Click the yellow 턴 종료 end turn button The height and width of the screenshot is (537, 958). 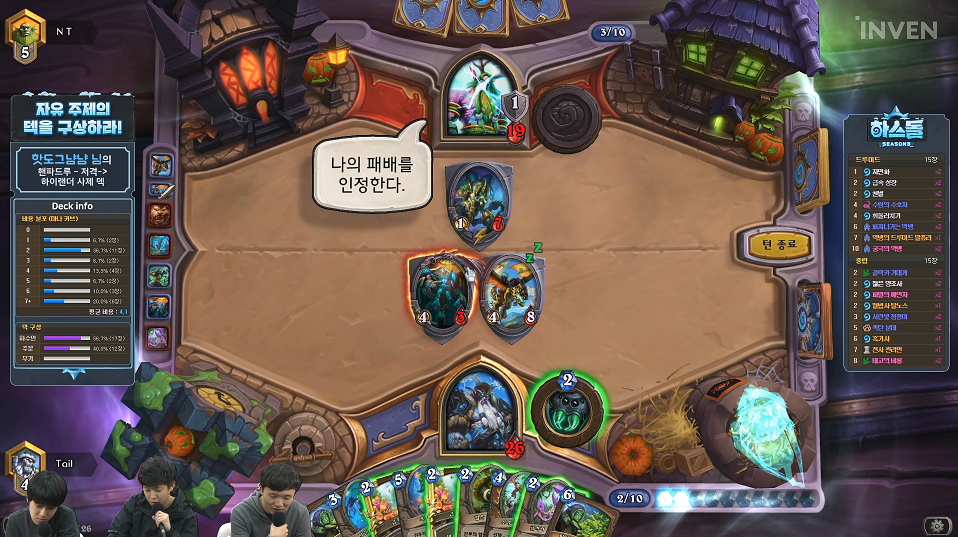click(x=780, y=244)
